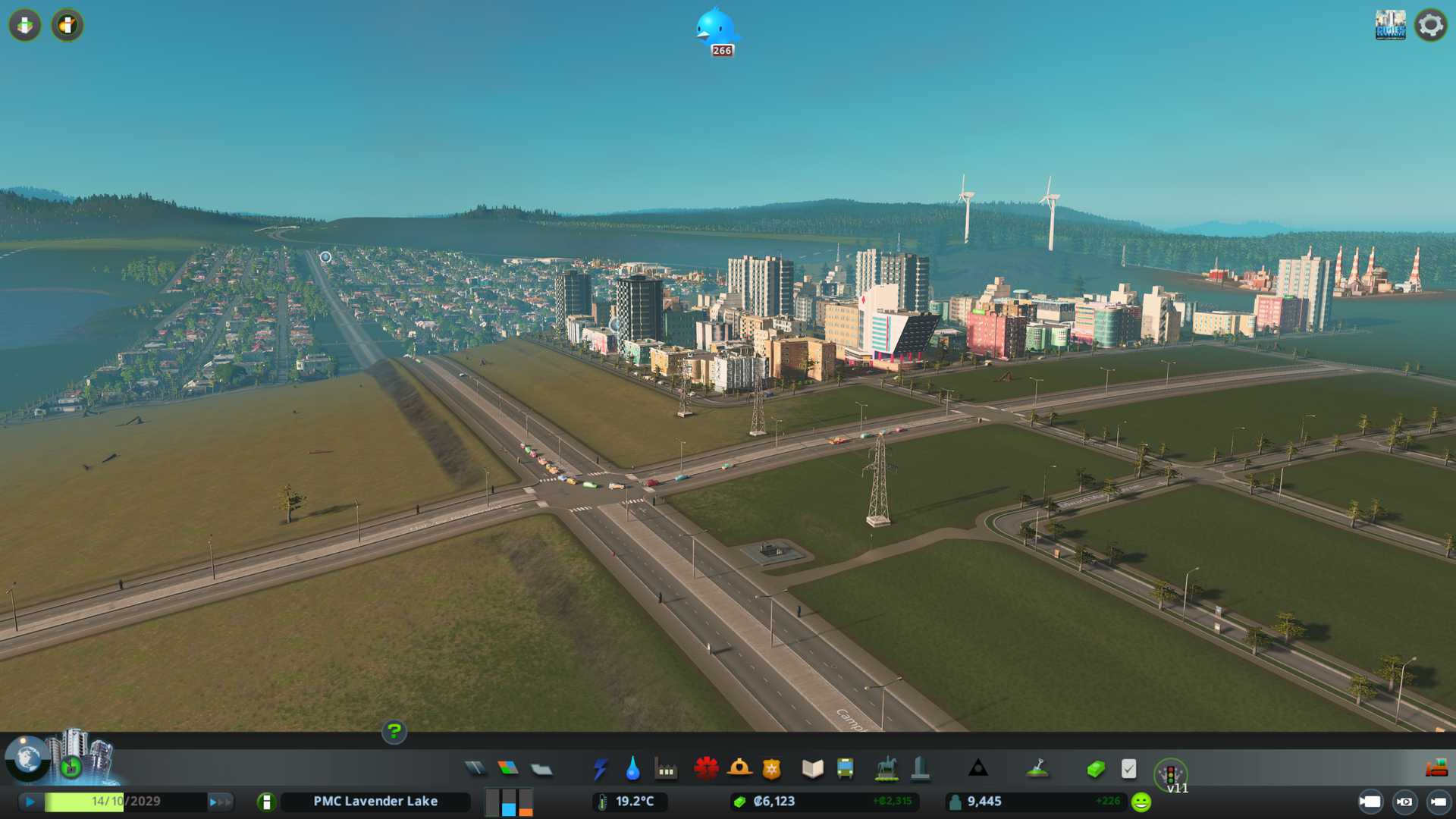
Task: Select the Electricity lightning bolt menu
Action: [x=600, y=769]
